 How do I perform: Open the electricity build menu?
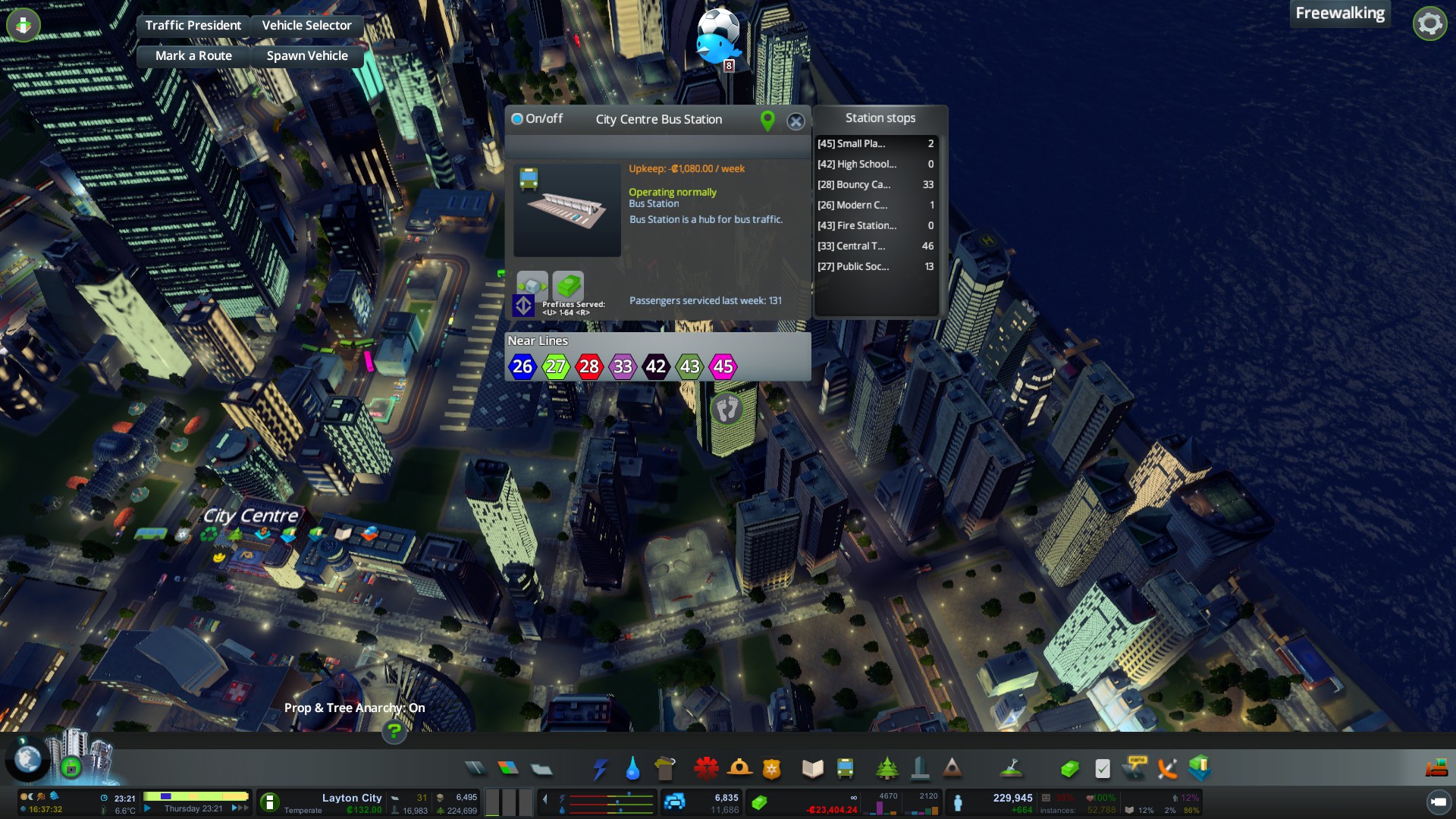point(600,769)
